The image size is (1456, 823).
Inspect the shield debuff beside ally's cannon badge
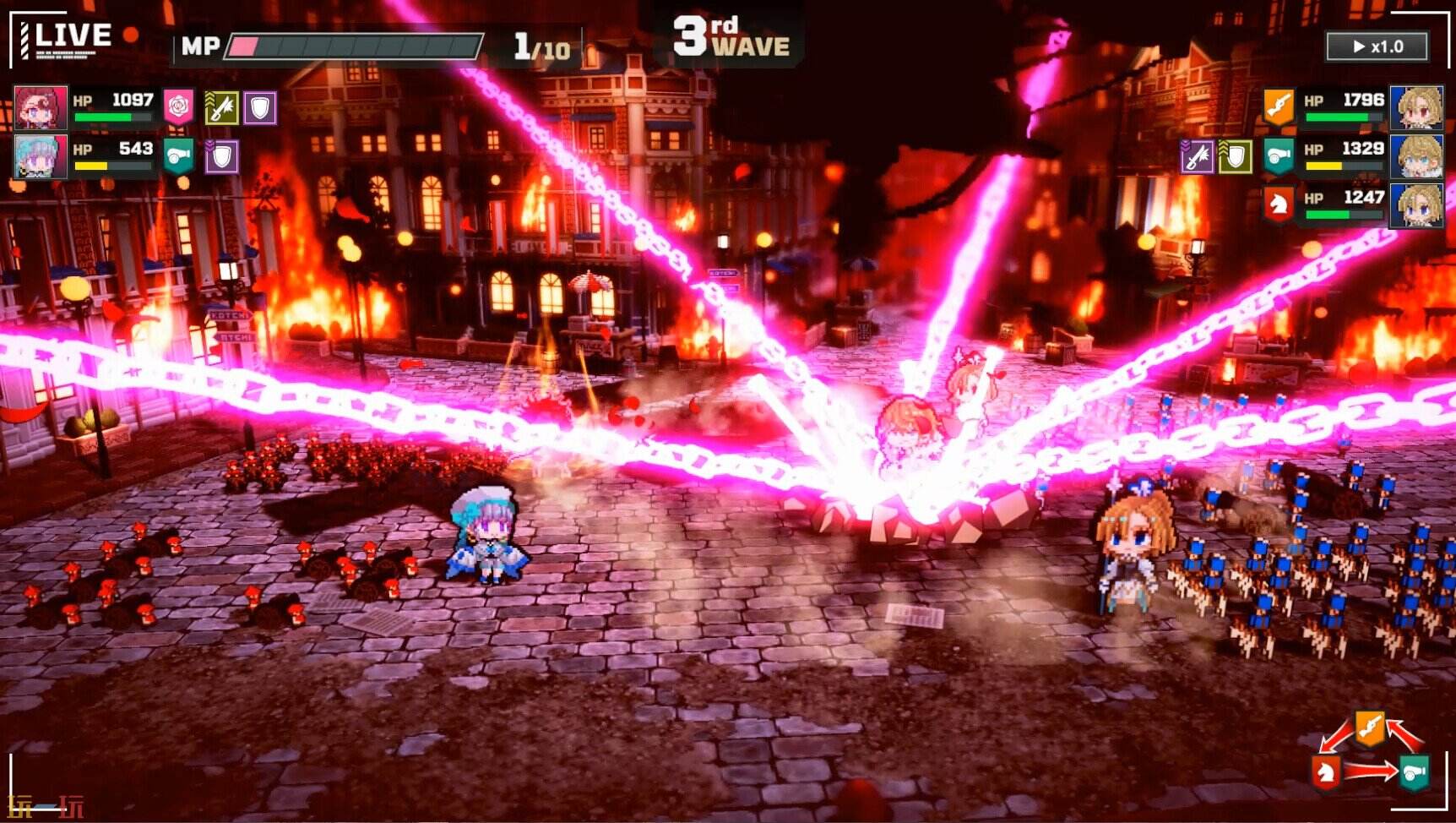coord(221,156)
